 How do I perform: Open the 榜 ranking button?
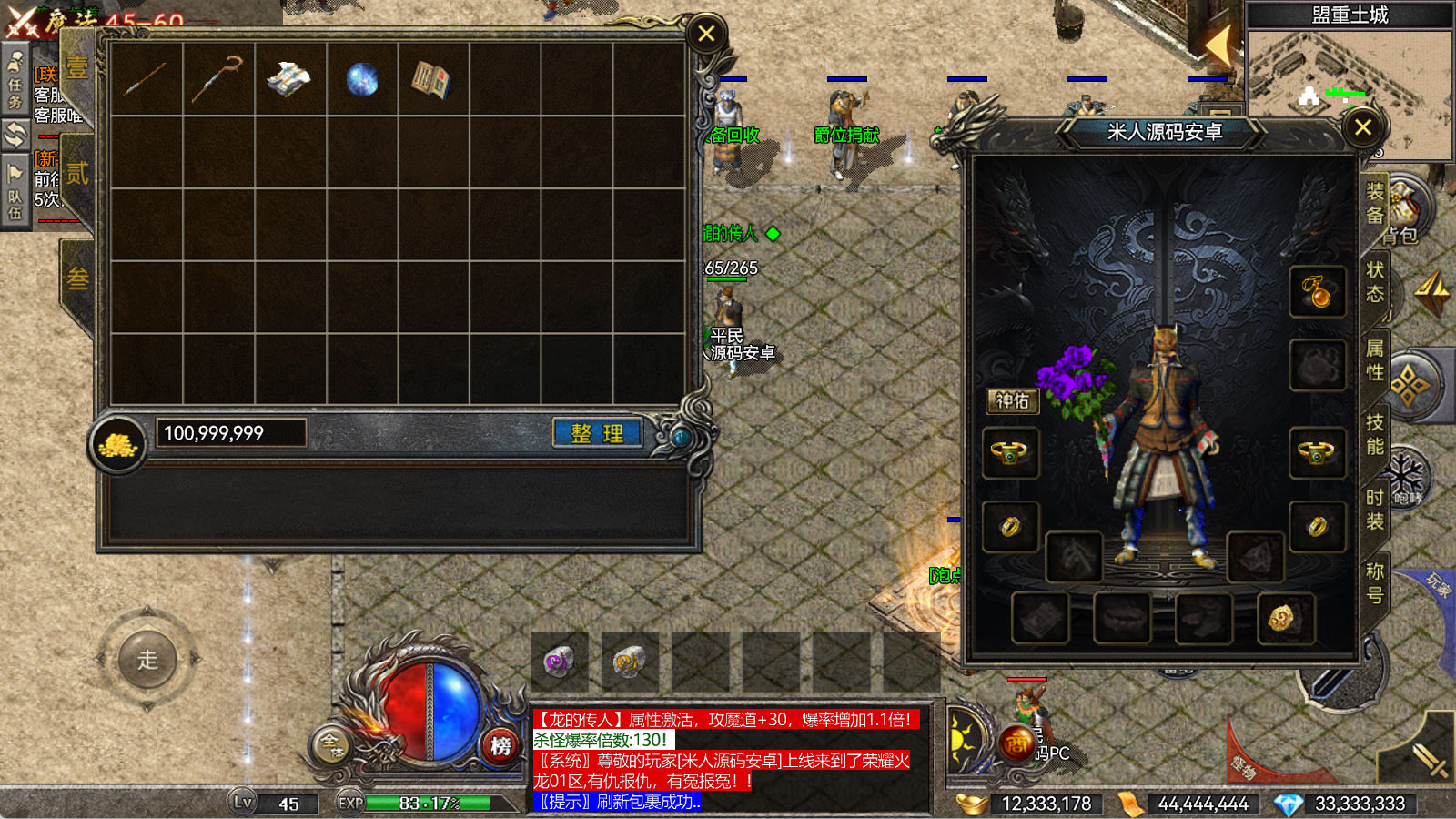pos(500,747)
